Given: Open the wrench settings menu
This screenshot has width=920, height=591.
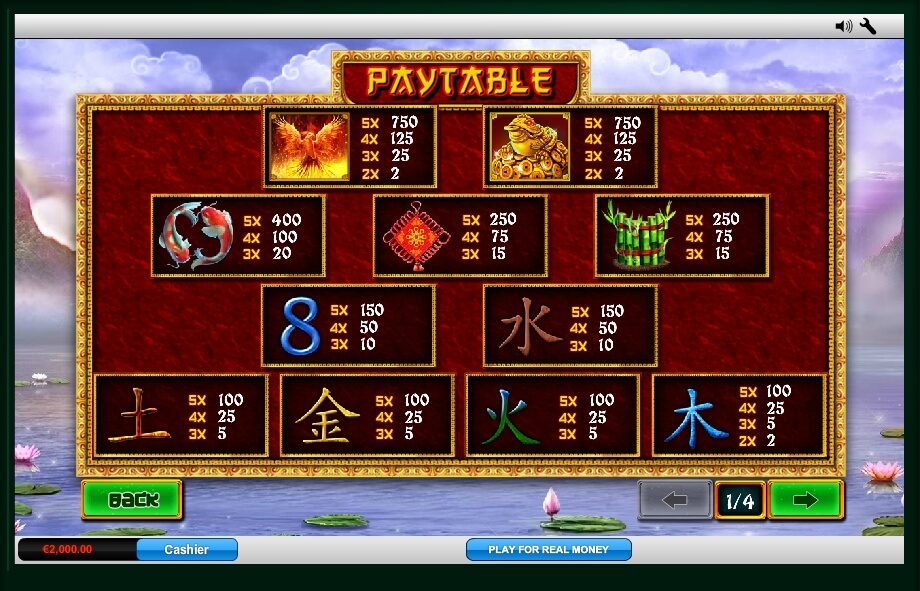Looking at the screenshot, I should pyautogui.click(x=868, y=26).
